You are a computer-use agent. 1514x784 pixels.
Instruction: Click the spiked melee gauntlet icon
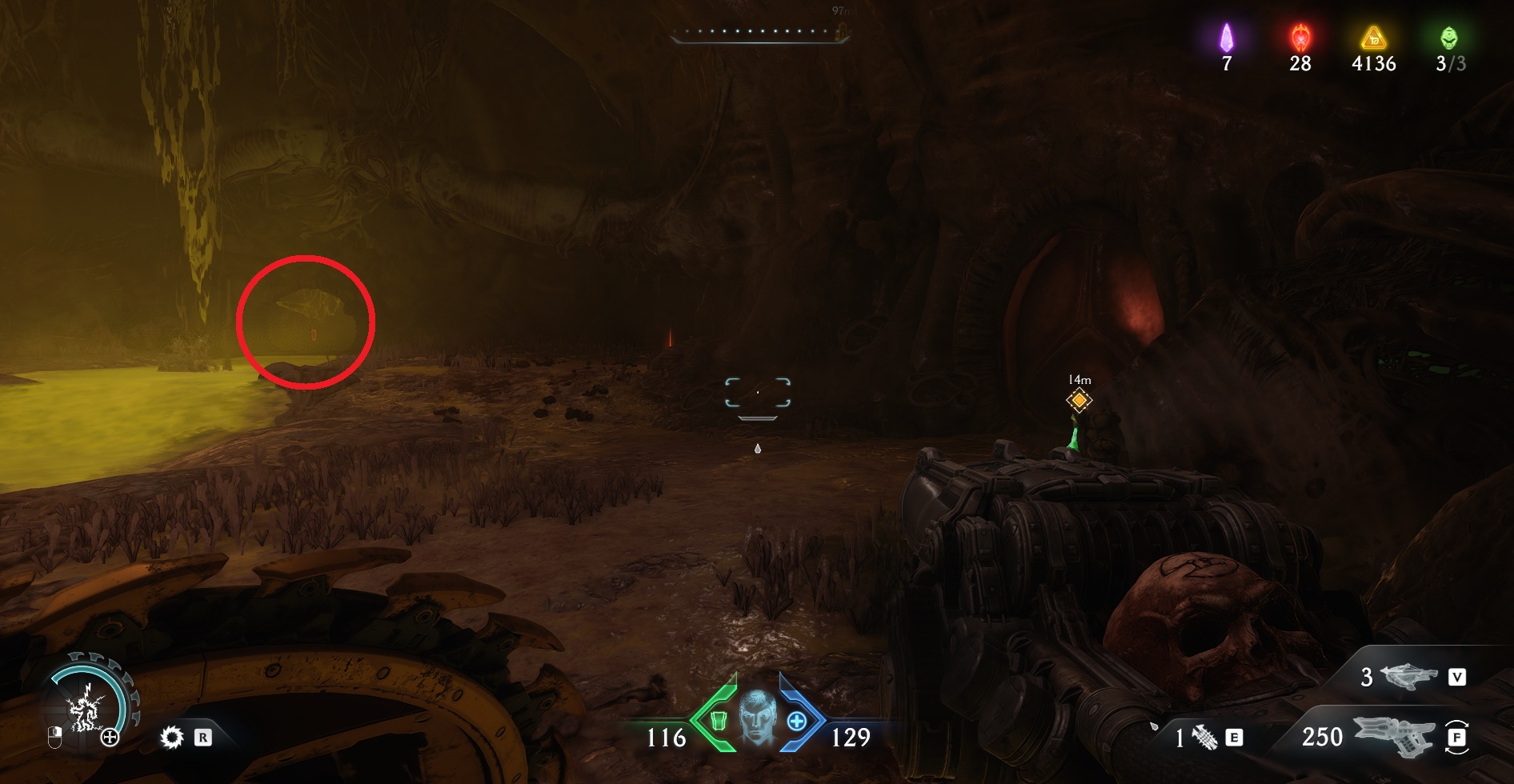[1206, 738]
